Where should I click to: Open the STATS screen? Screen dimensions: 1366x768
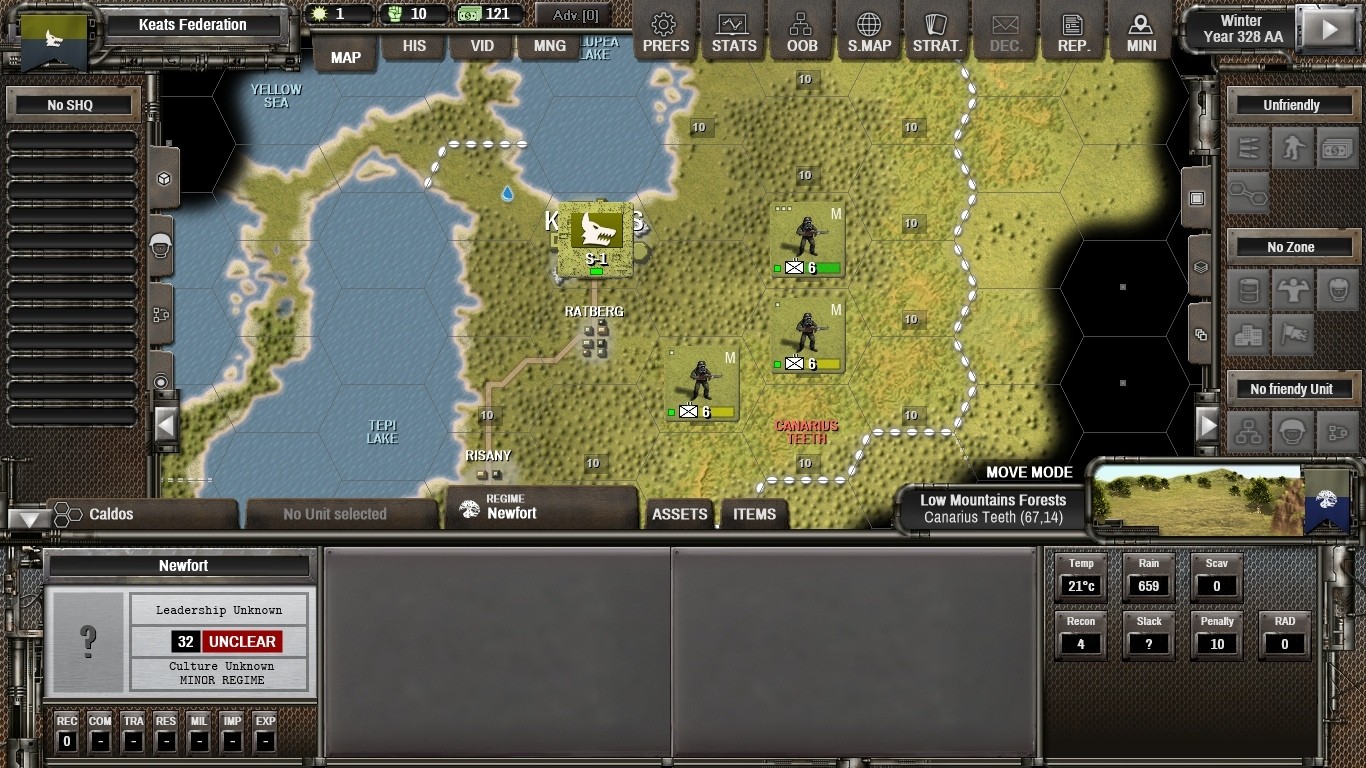coord(734,32)
